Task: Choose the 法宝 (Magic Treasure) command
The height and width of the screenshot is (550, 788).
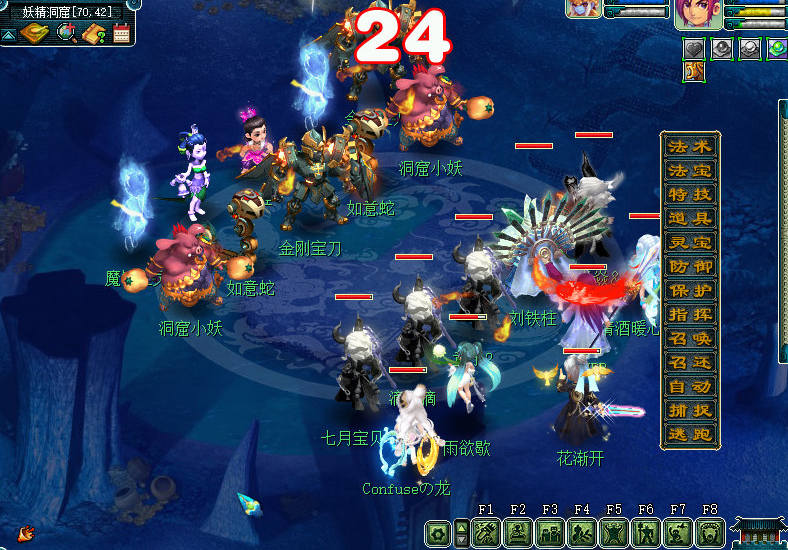Action: [689, 170]
